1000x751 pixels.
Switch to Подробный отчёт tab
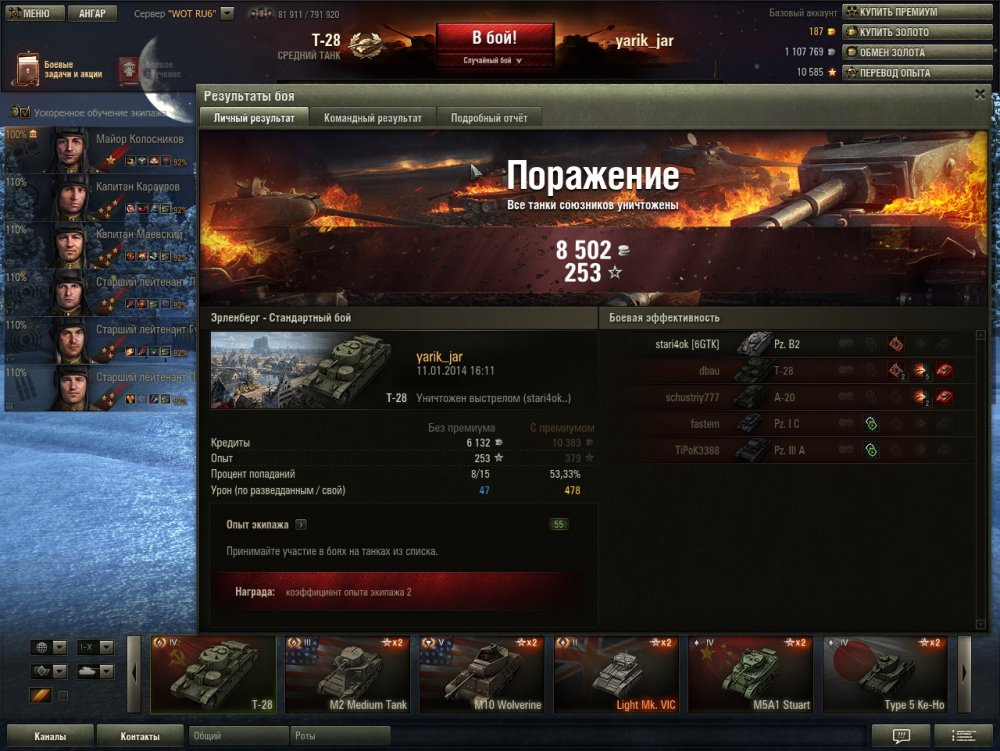pos(489,118)
